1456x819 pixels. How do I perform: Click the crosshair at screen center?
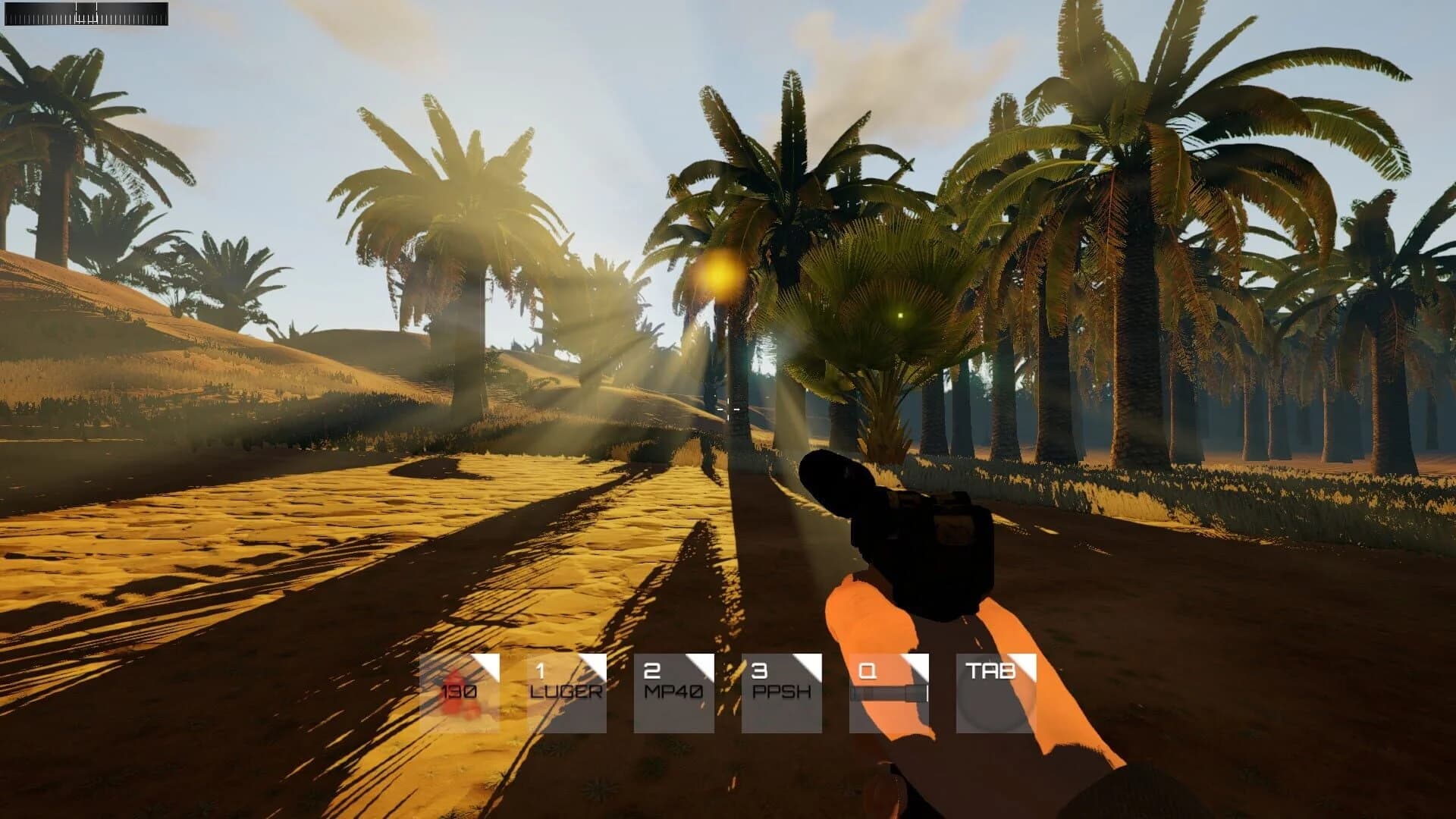pyautogui.click(x=728, y=409)
